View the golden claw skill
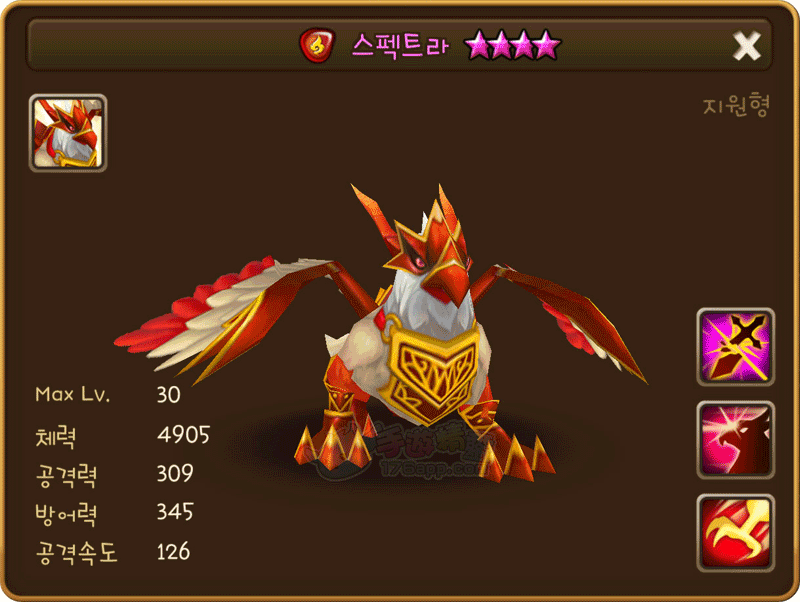The width and height of the screenshot is (800, 602). coord(735,533)
